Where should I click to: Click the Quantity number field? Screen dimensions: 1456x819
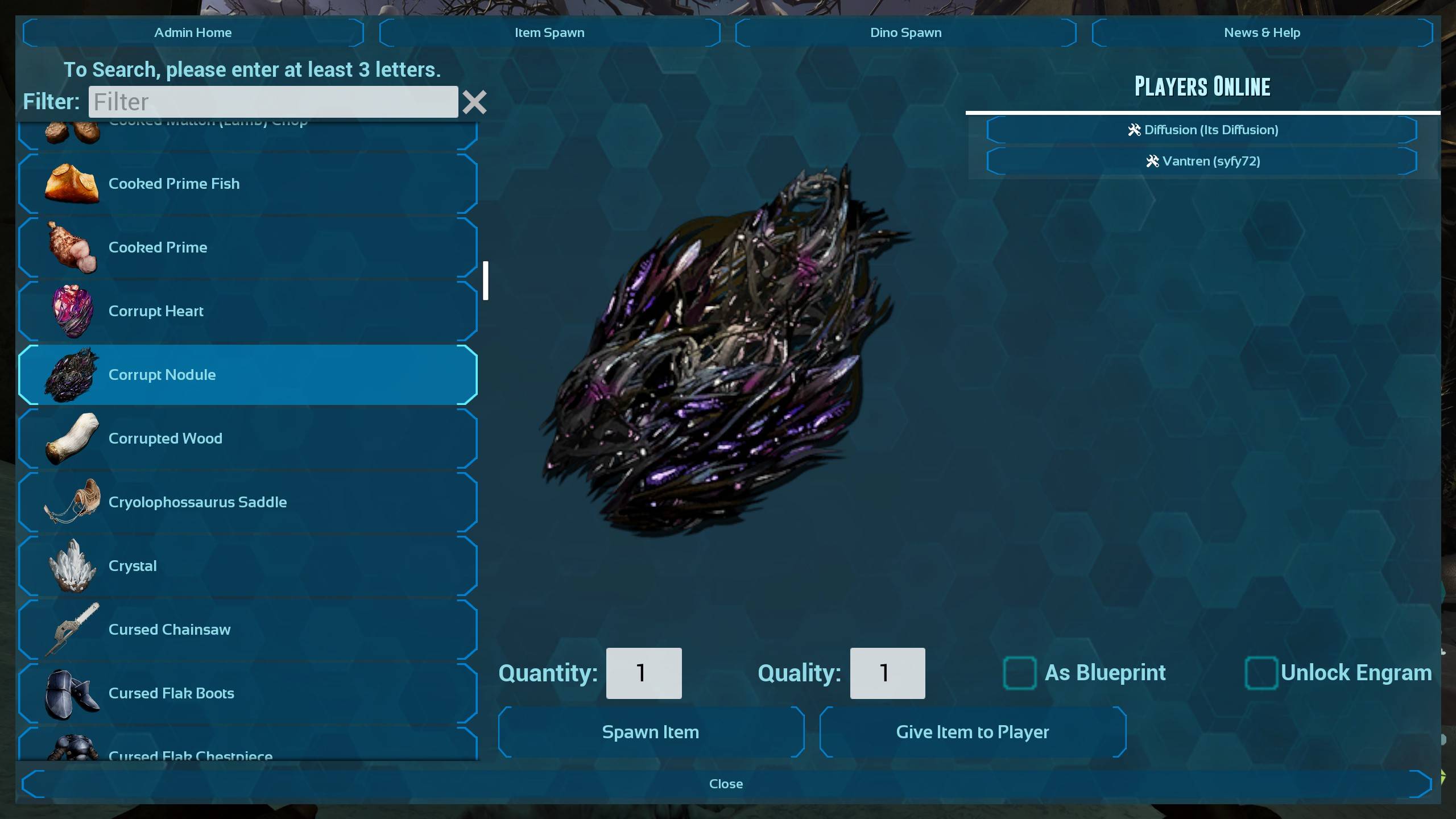644,673
